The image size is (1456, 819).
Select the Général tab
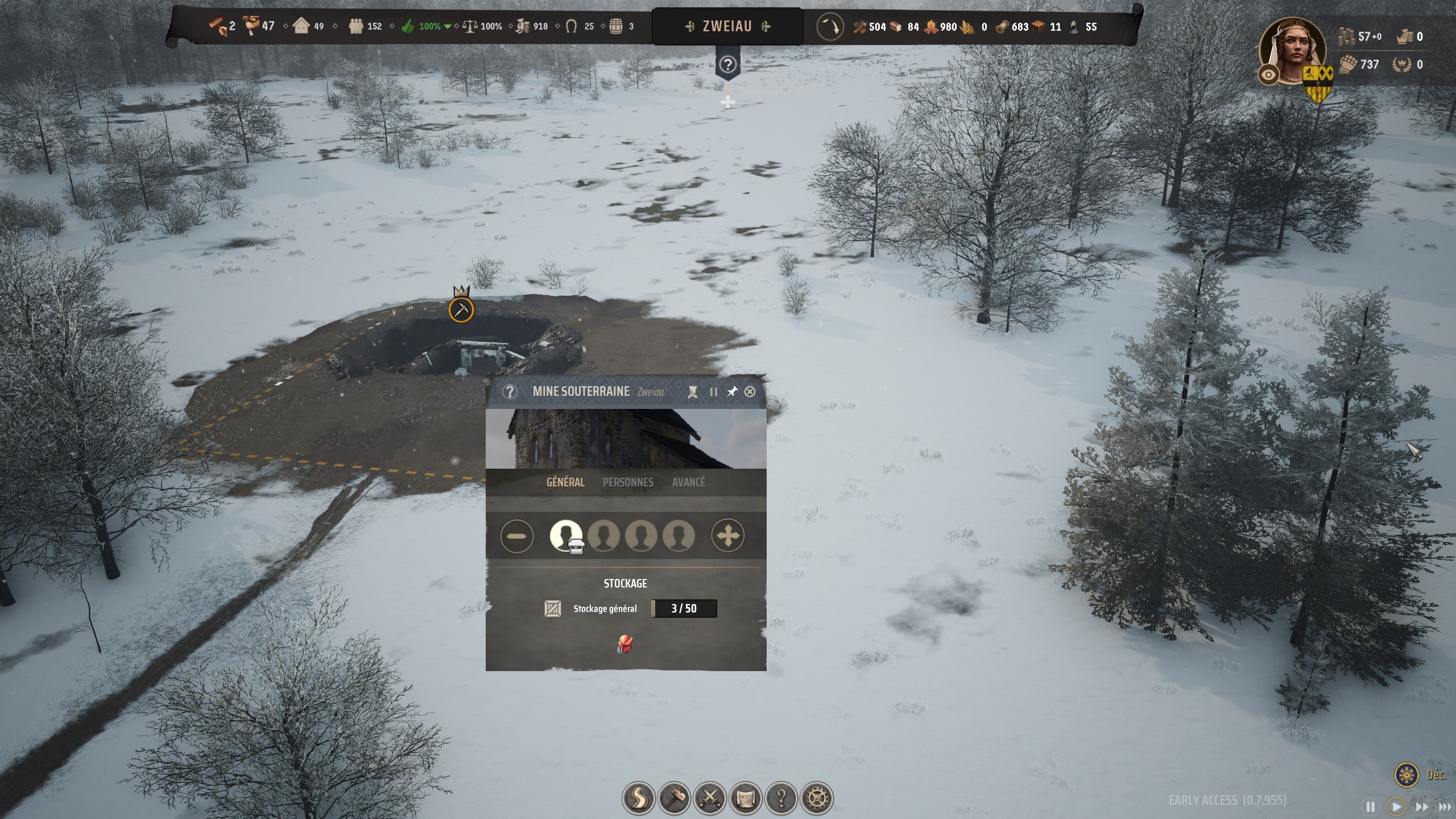click(565, 482)
